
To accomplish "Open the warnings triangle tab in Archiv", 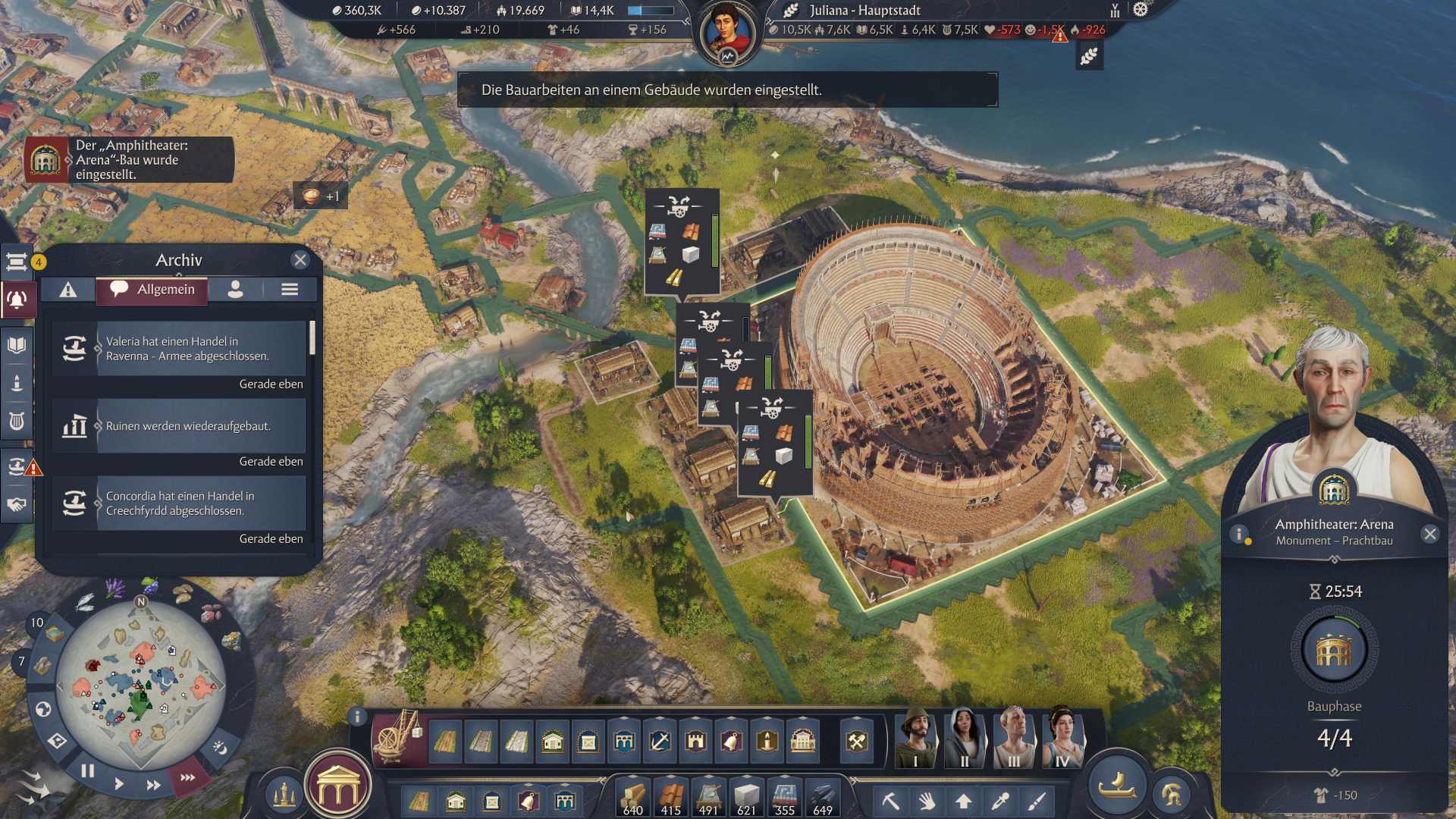I will click(x=68, y=290).
